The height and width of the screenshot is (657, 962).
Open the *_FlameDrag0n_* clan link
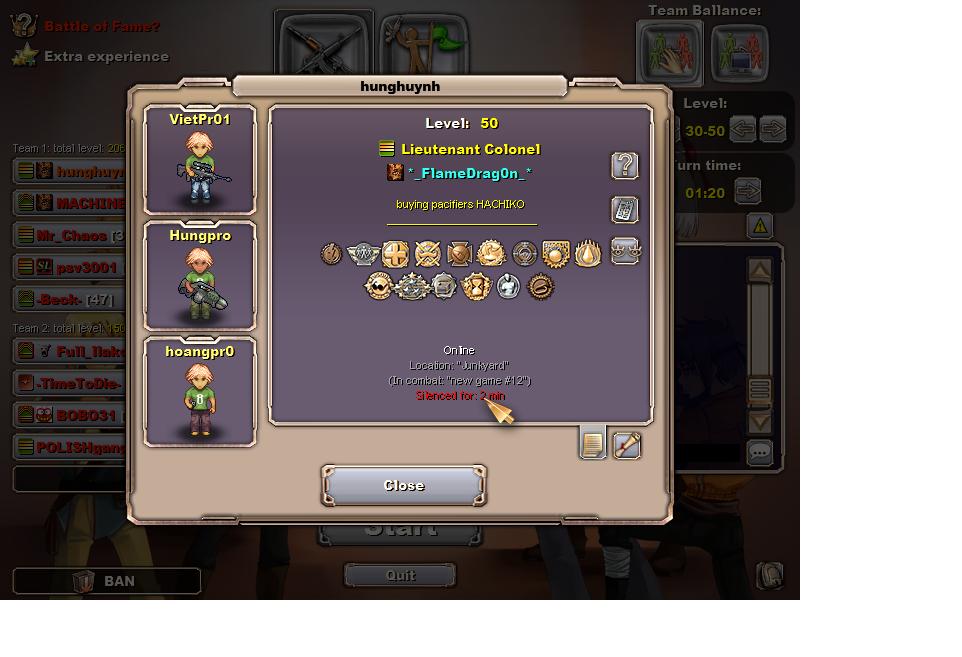tap(469, 173)
